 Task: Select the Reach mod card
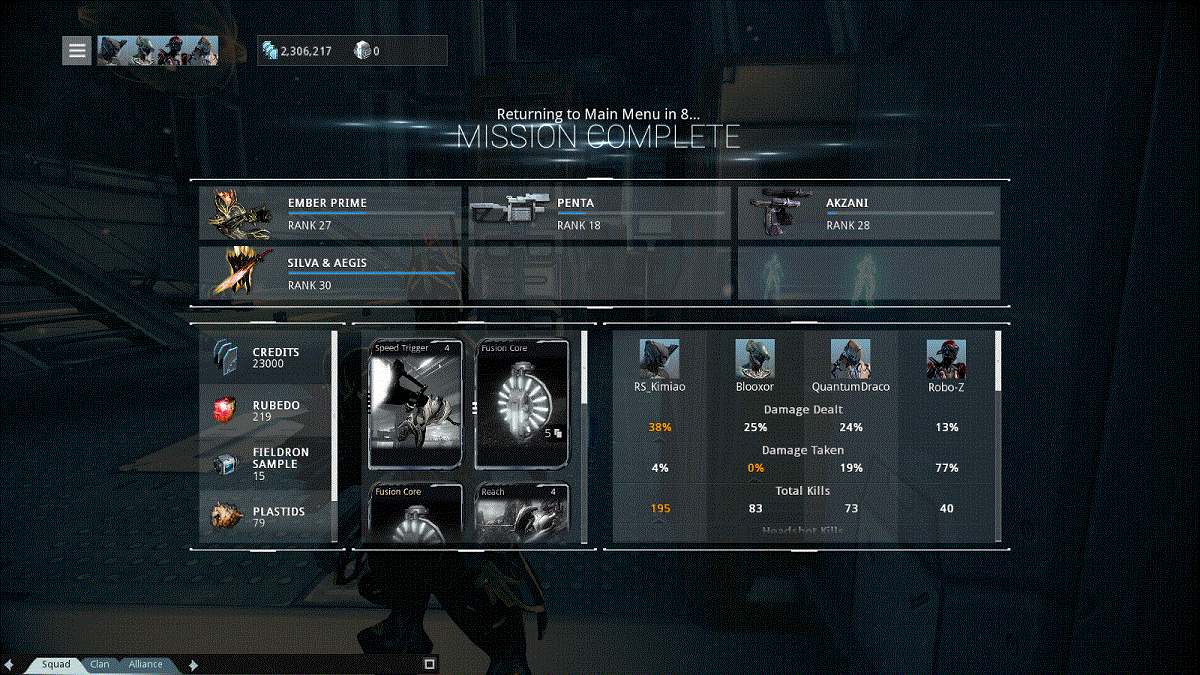[x=522, y=512]
